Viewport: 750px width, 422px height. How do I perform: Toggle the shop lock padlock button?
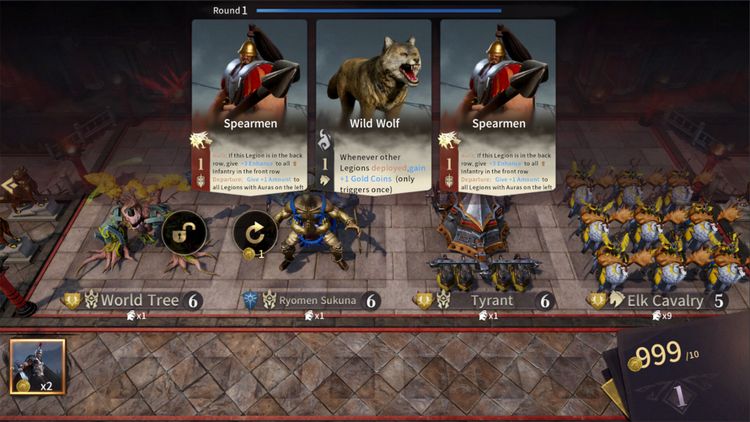[183, 232]
